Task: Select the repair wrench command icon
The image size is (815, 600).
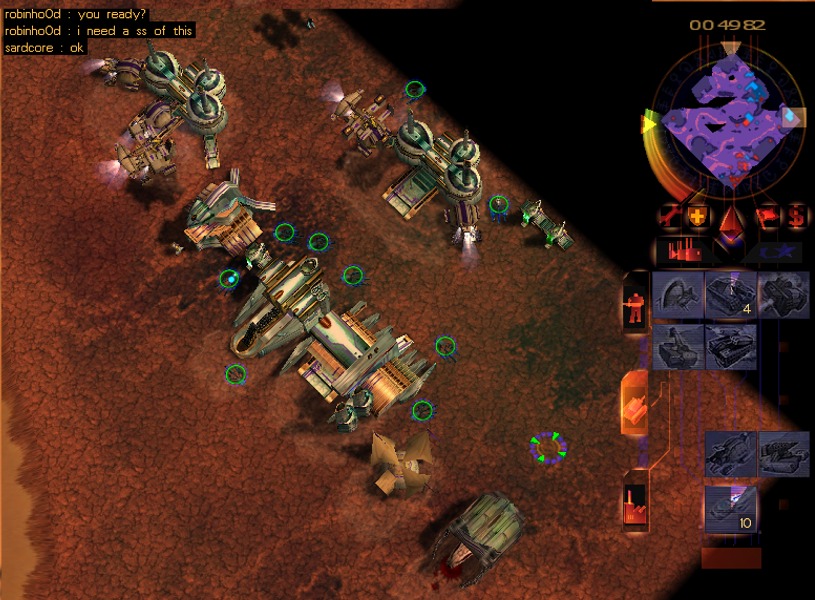Action: [670, 216]
